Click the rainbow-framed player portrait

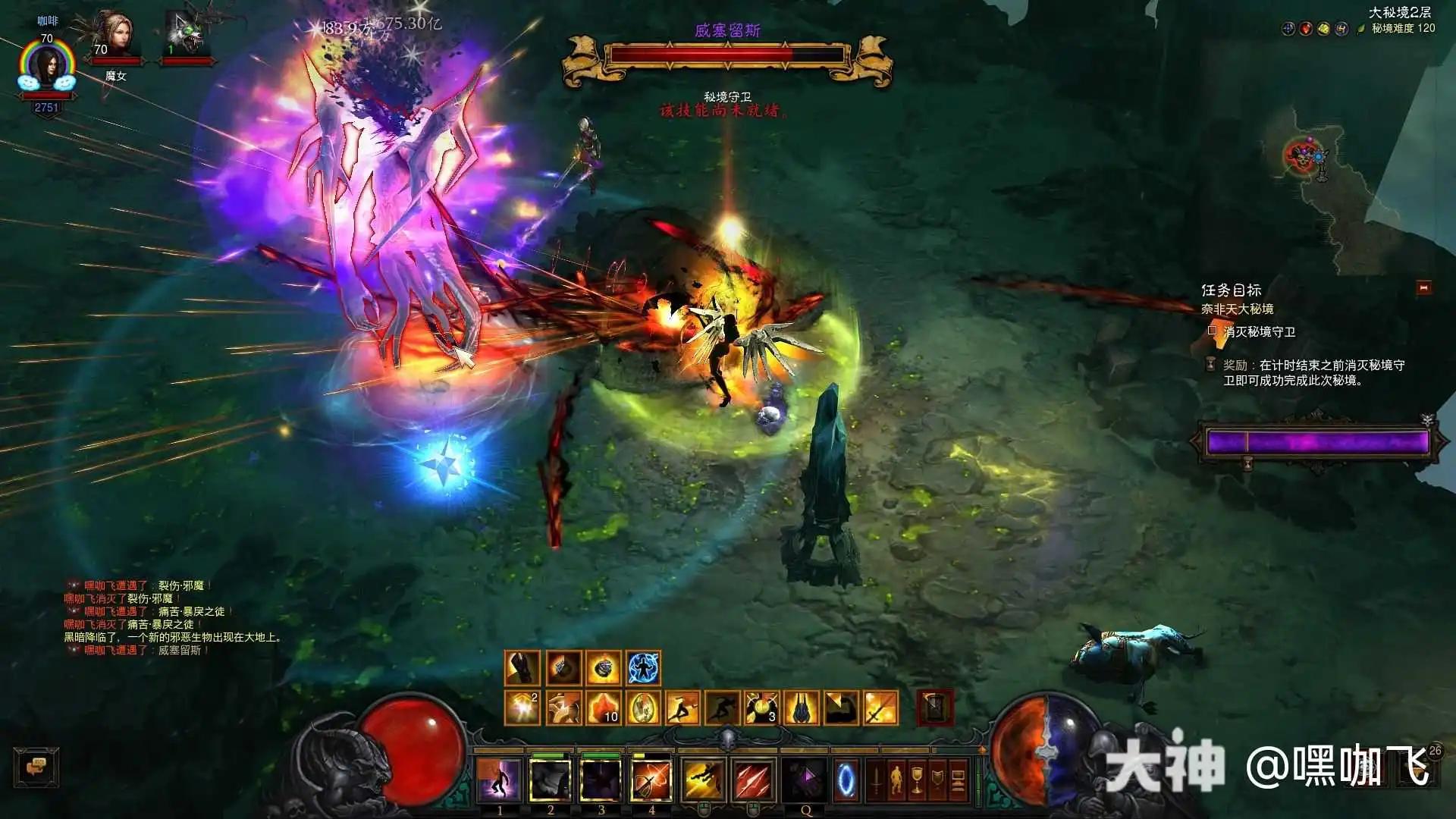(x=47, y=68)
